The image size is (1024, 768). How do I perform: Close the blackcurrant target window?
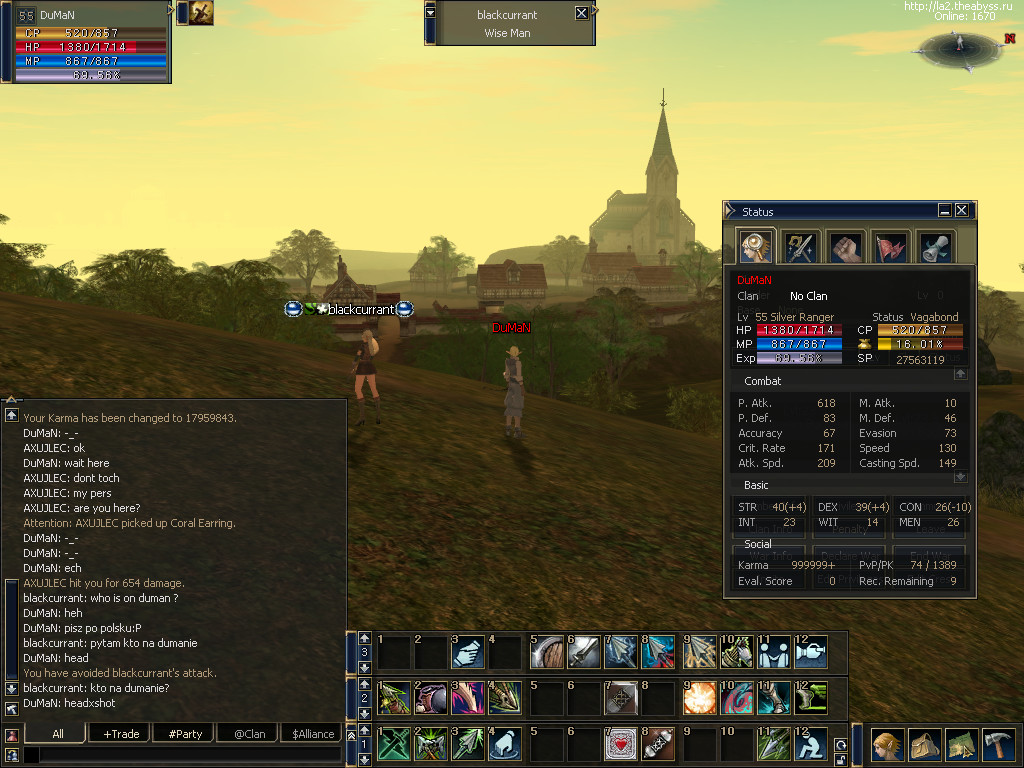pyautogui.click(x=582, y=14)
